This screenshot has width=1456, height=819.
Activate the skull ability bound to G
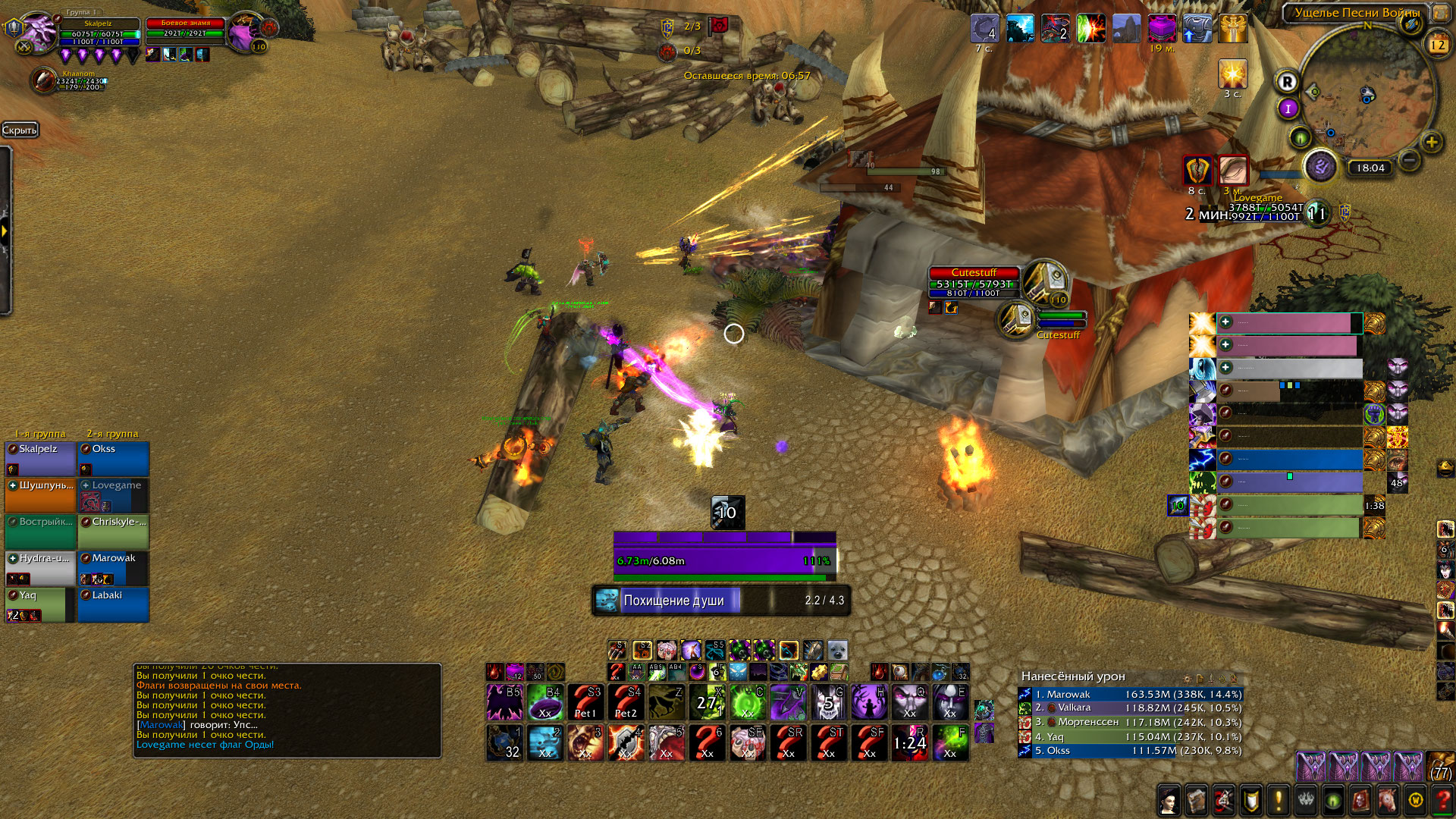click(828, 702)
